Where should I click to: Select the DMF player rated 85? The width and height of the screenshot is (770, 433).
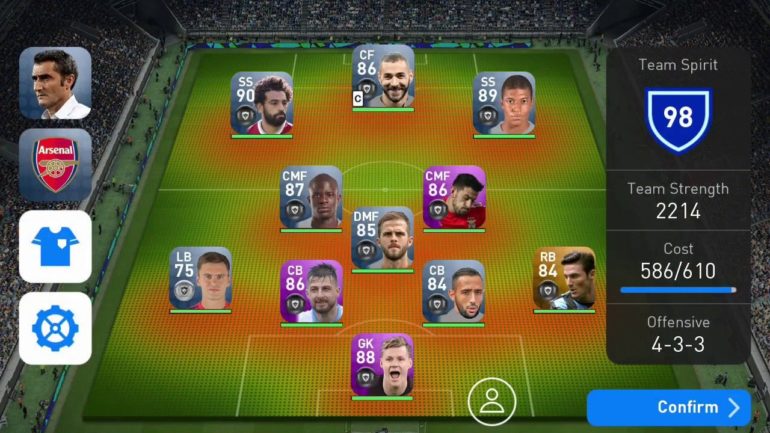(382, 238)
